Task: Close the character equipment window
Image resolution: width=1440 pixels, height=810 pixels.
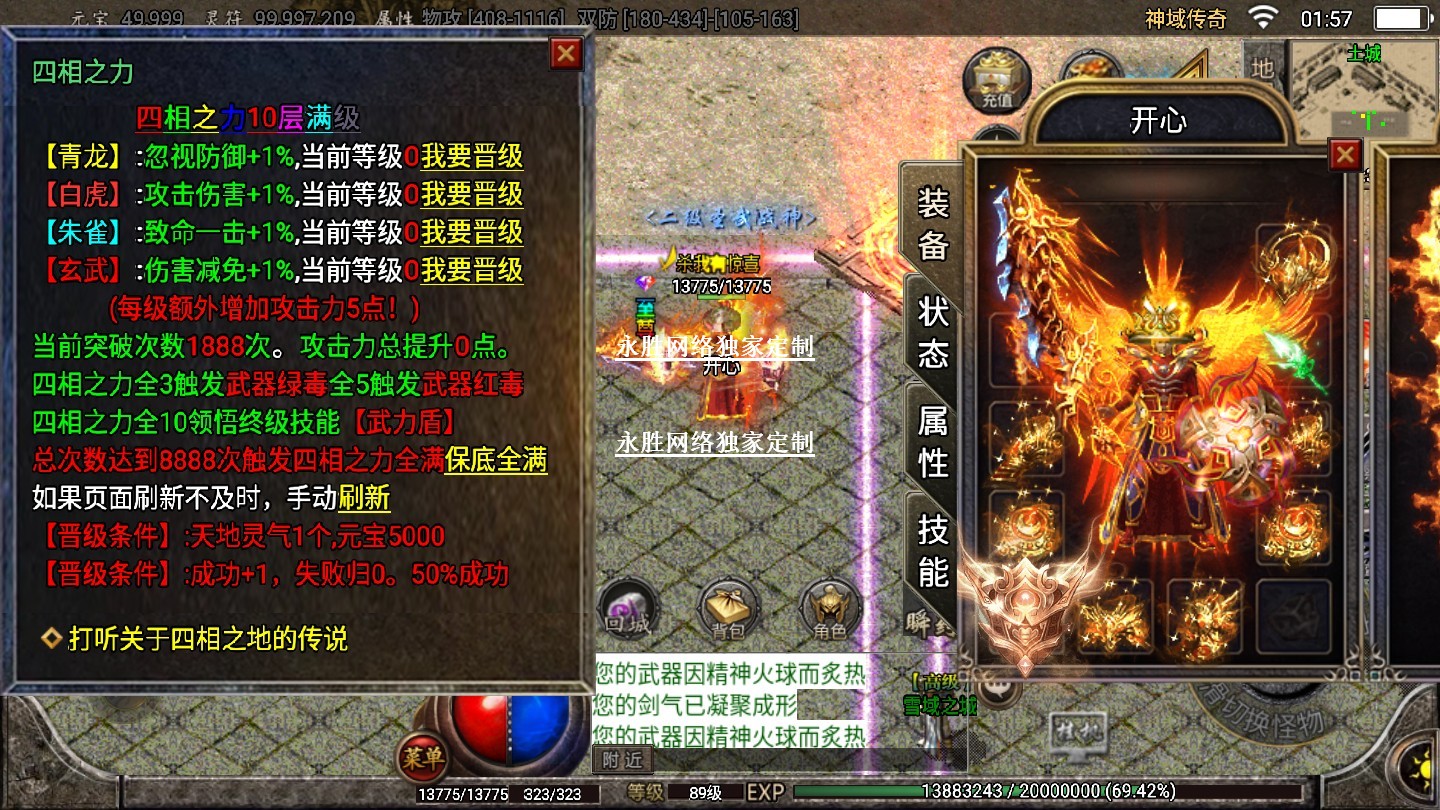Action: tap(1345, 154)
